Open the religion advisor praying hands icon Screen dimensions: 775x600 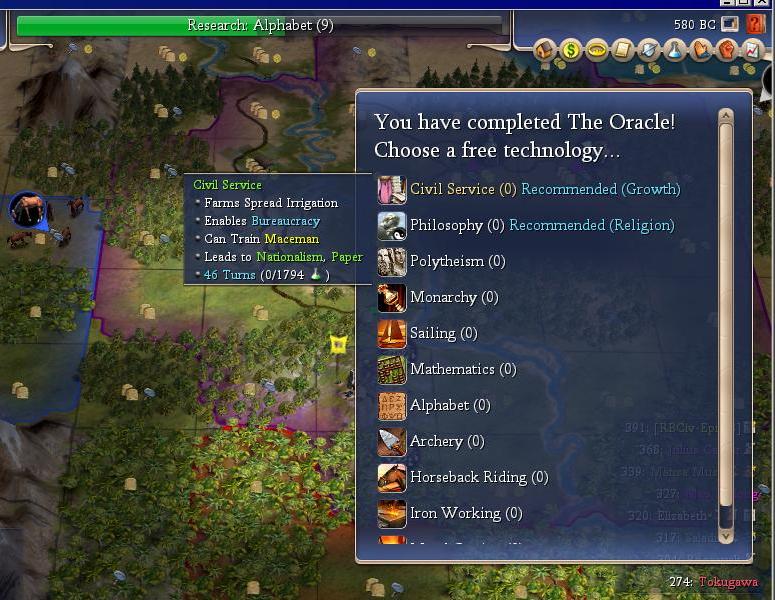coord(701,49)
